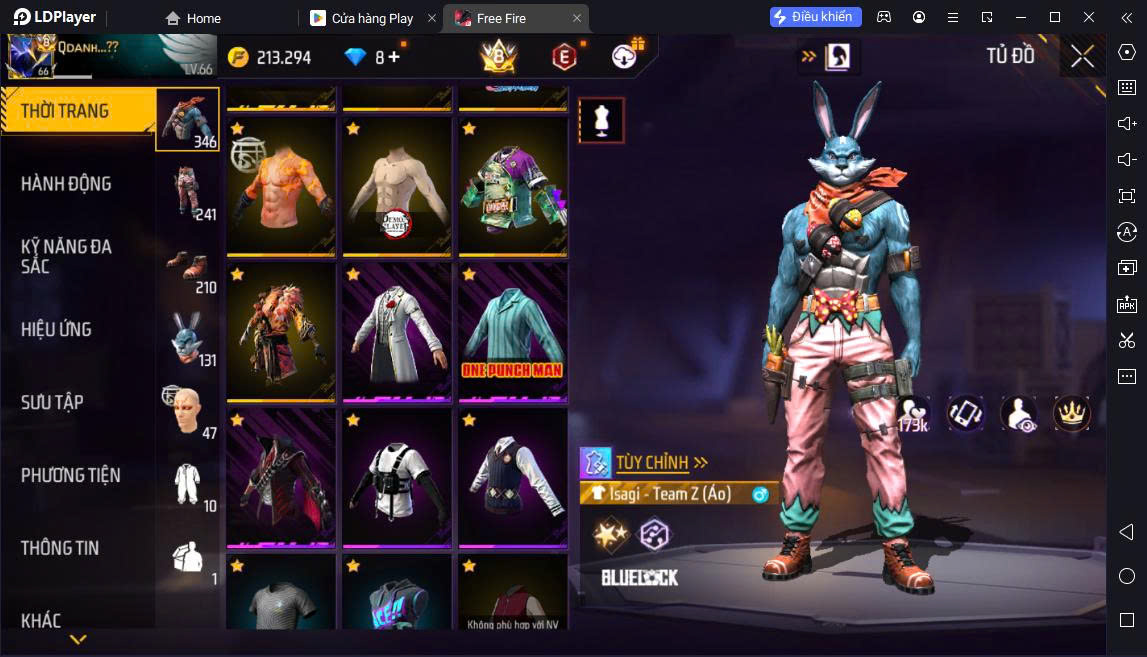Switch to the Cửa hàng Play tab
Viewport: 1147px width, 657px height.
click(x=371, y=18)
